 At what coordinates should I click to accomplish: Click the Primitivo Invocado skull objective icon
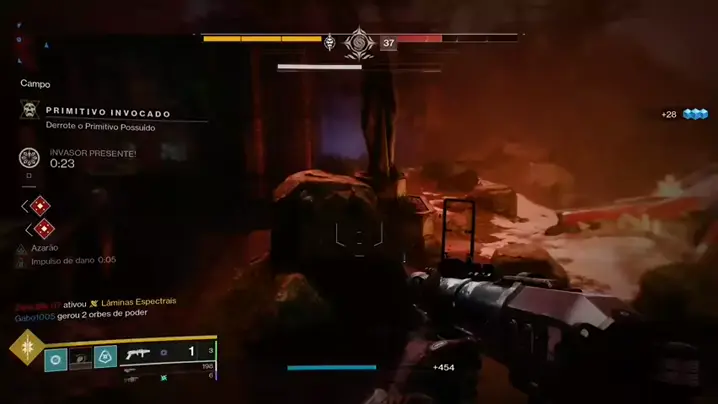29,110
